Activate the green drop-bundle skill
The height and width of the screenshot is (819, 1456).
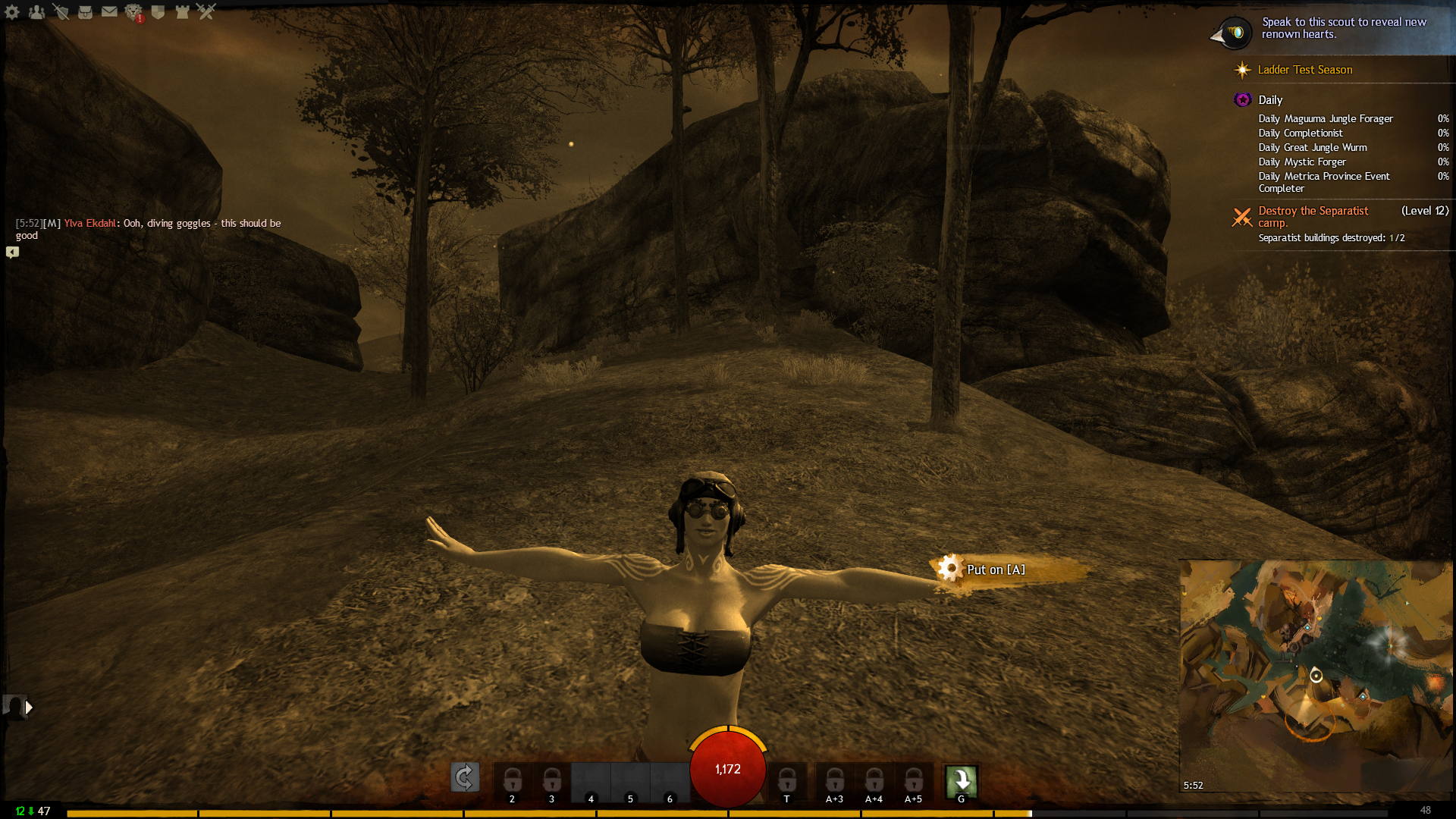[961, 780]
